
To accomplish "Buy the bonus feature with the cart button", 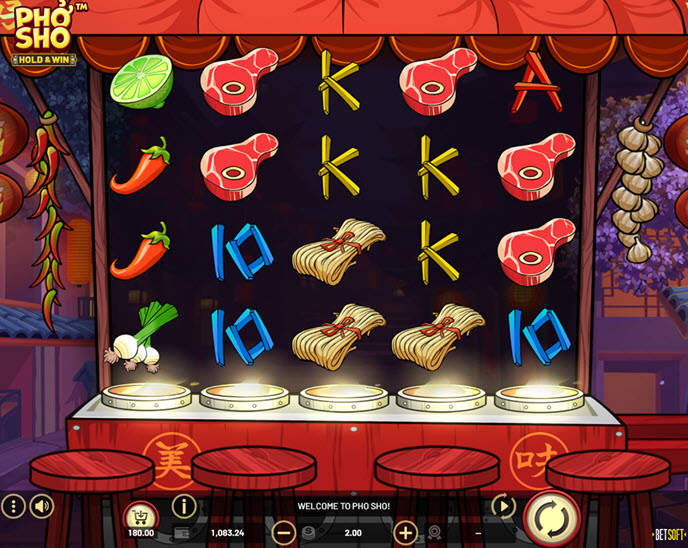I will click(x=141, y=514).
